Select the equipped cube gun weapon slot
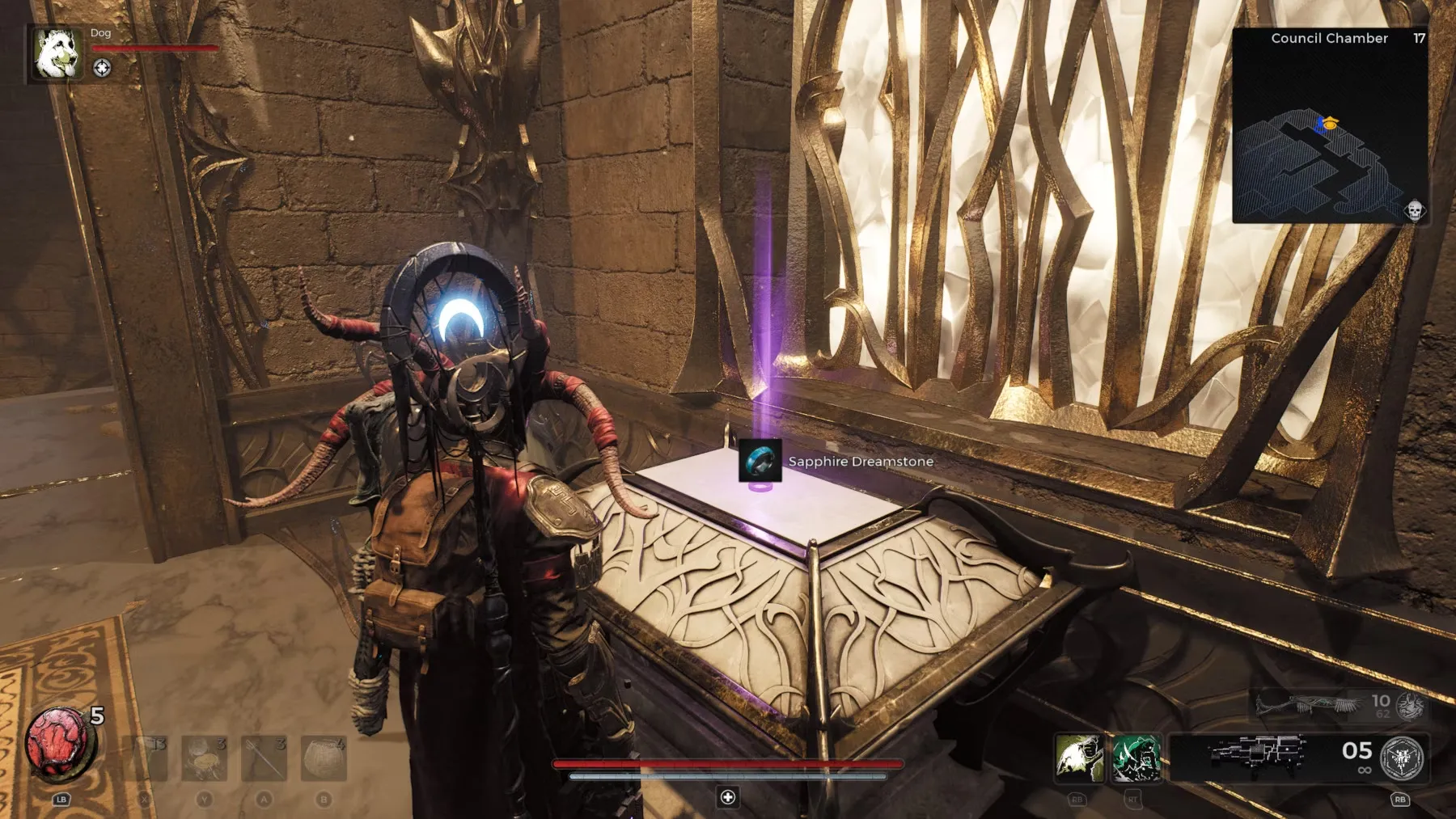 point(1258,756)
